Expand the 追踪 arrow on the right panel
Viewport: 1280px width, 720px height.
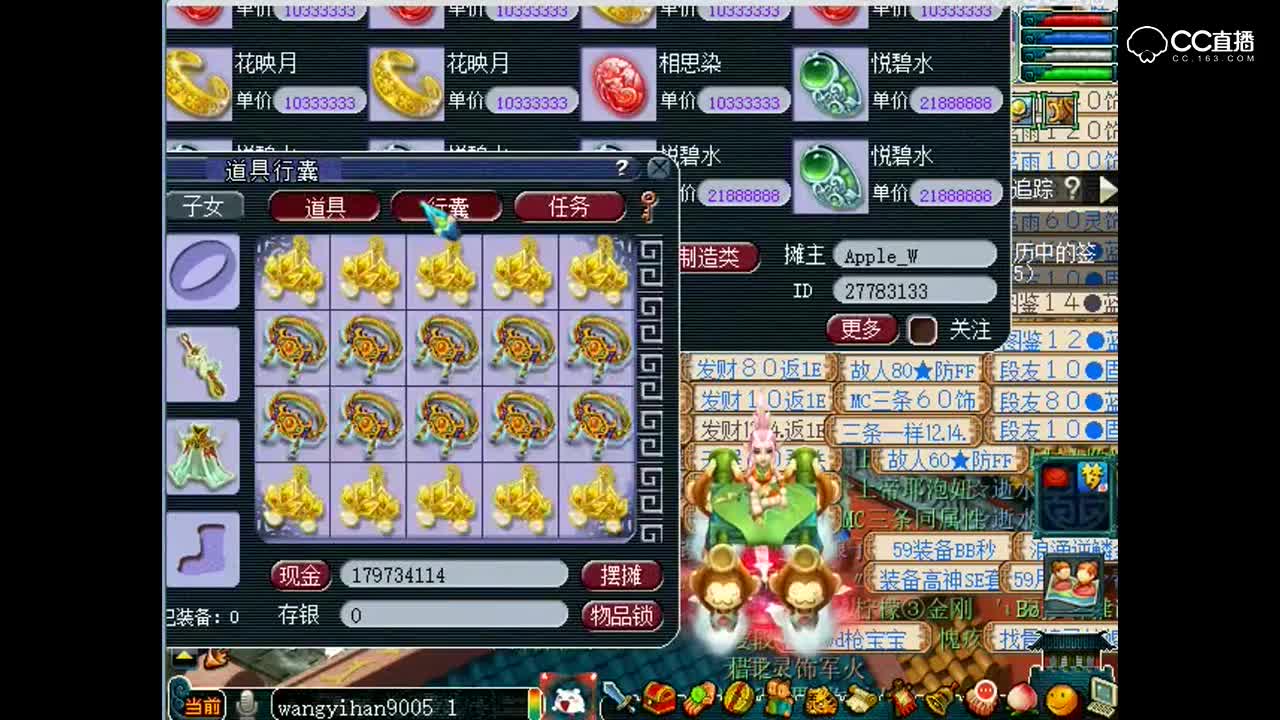point(1110,188)
